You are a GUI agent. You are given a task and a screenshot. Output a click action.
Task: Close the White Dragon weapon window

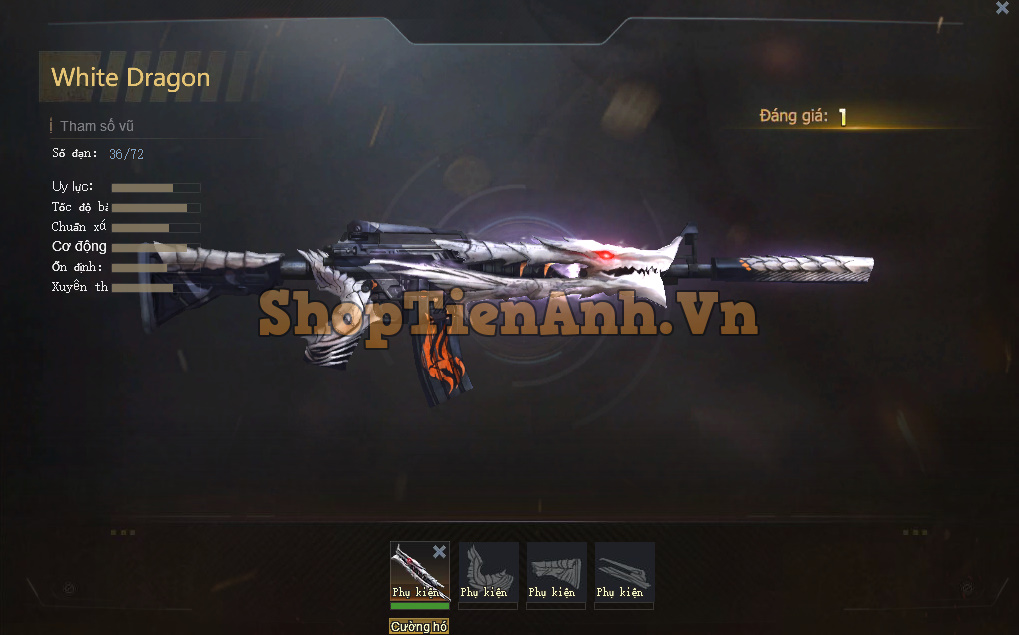click(1002, 8)
